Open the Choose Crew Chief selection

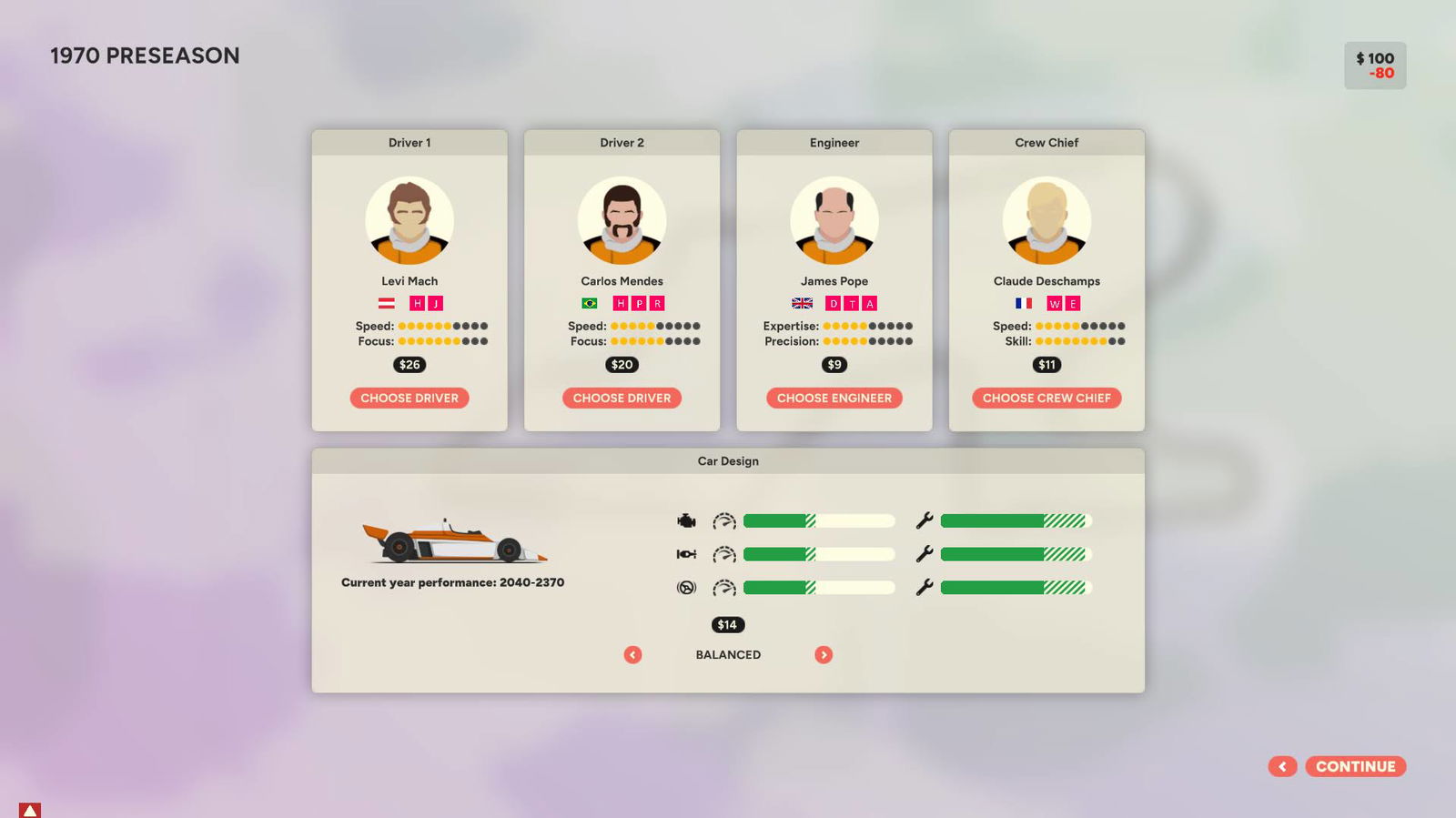(x=1046, y=398)
